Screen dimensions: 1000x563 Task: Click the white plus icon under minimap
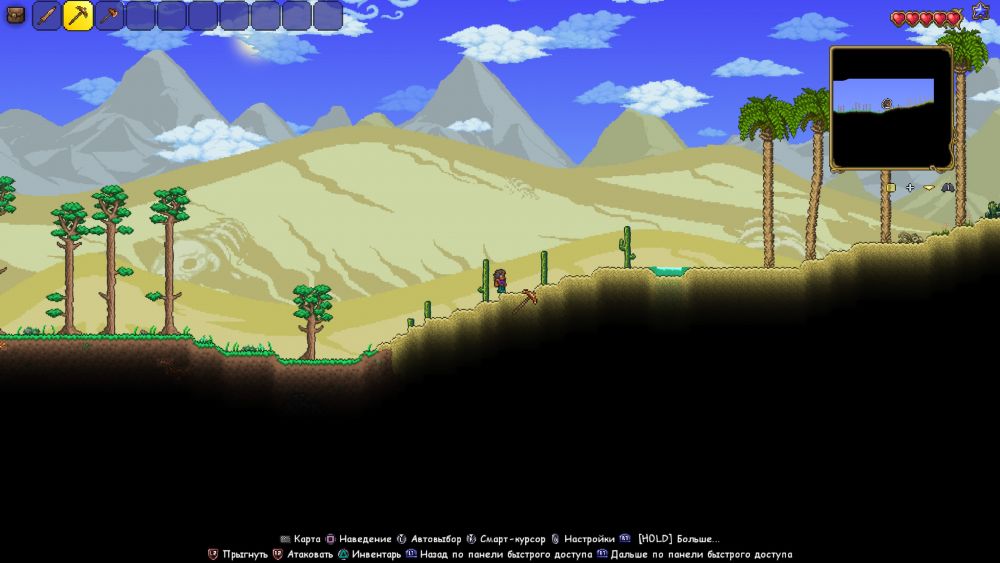910,187
